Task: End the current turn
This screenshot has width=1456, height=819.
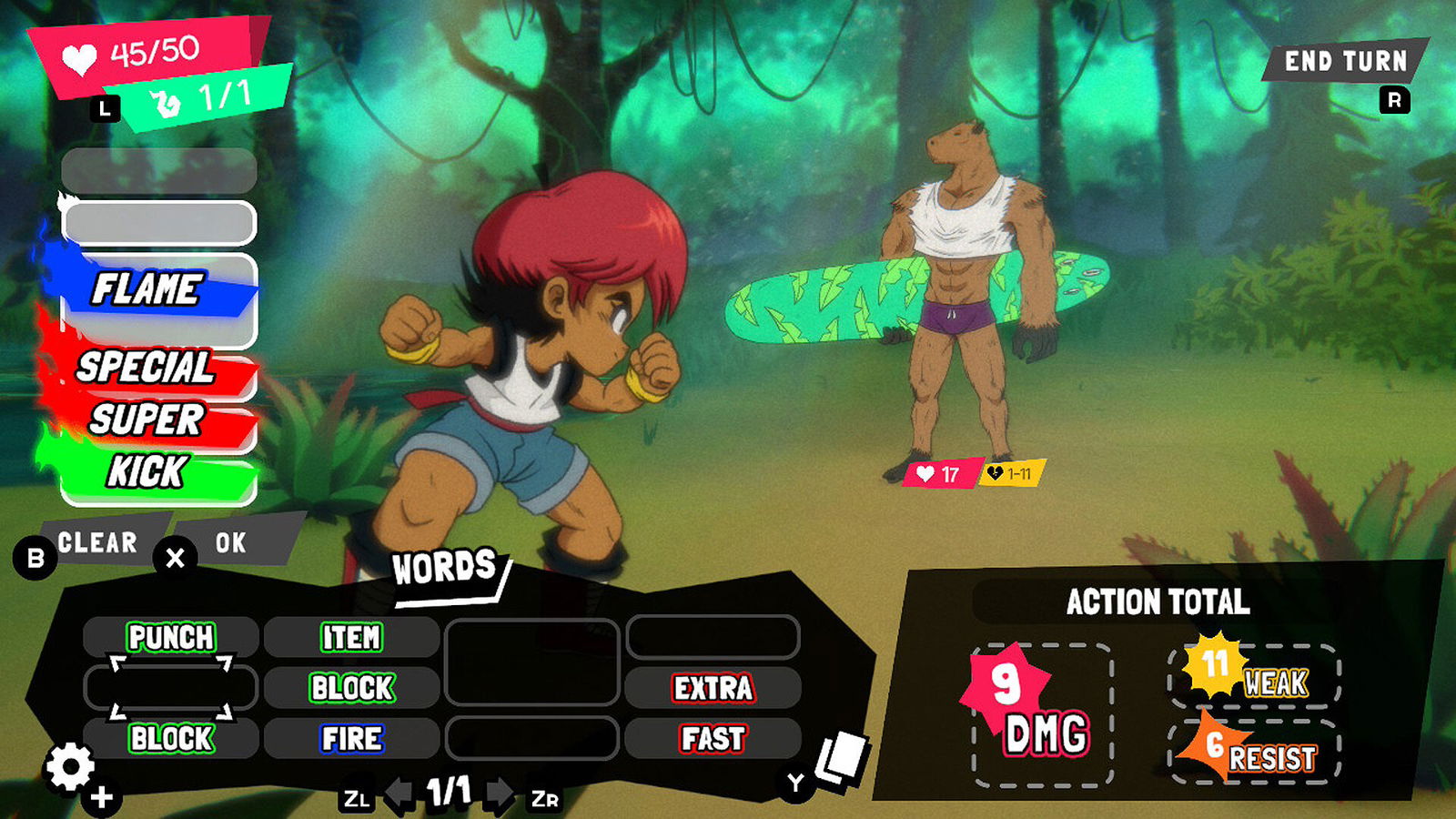Action: click(x=1345, y=61)
